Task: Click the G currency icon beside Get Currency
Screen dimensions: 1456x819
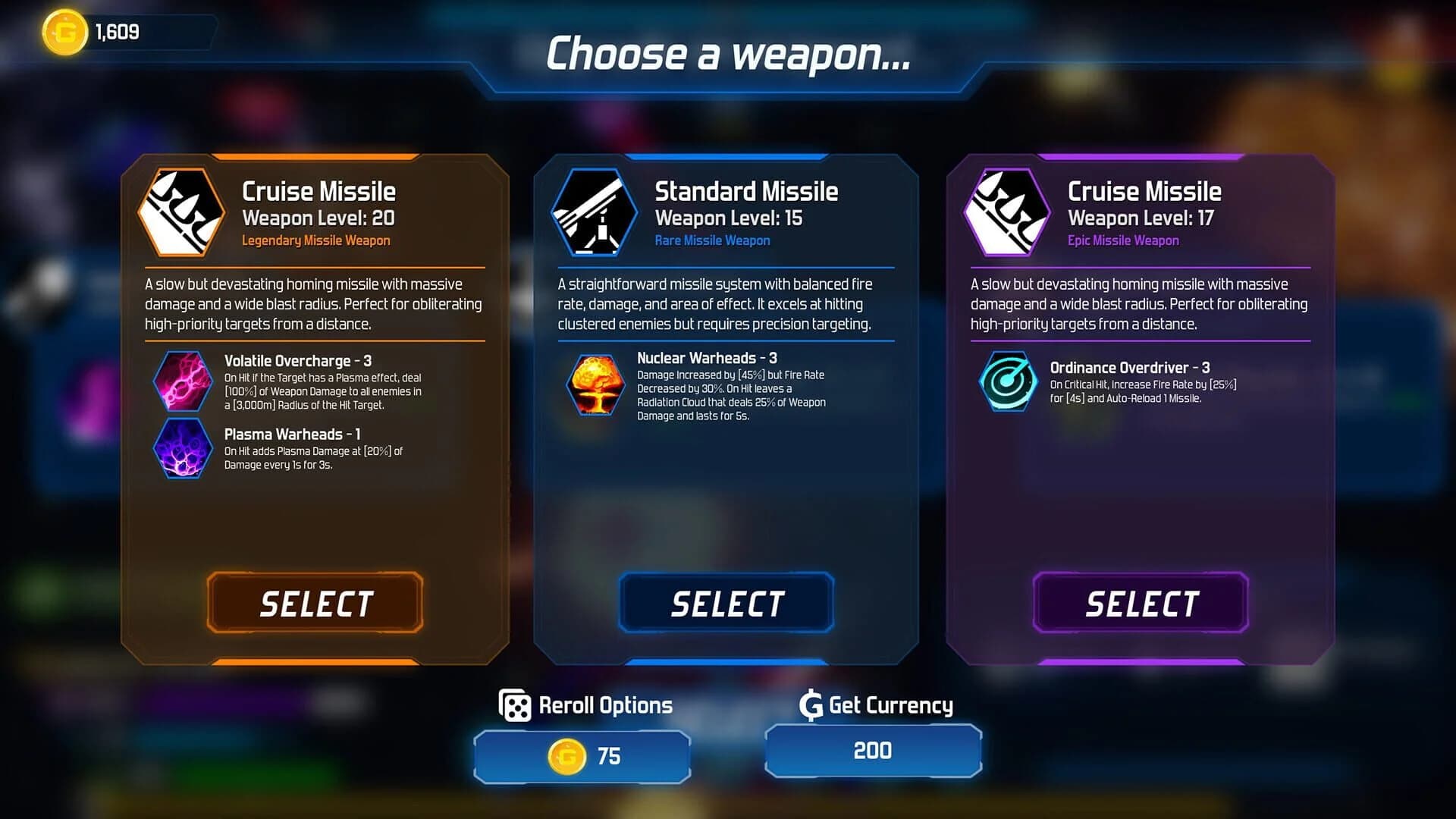Action: coord(810,705)
